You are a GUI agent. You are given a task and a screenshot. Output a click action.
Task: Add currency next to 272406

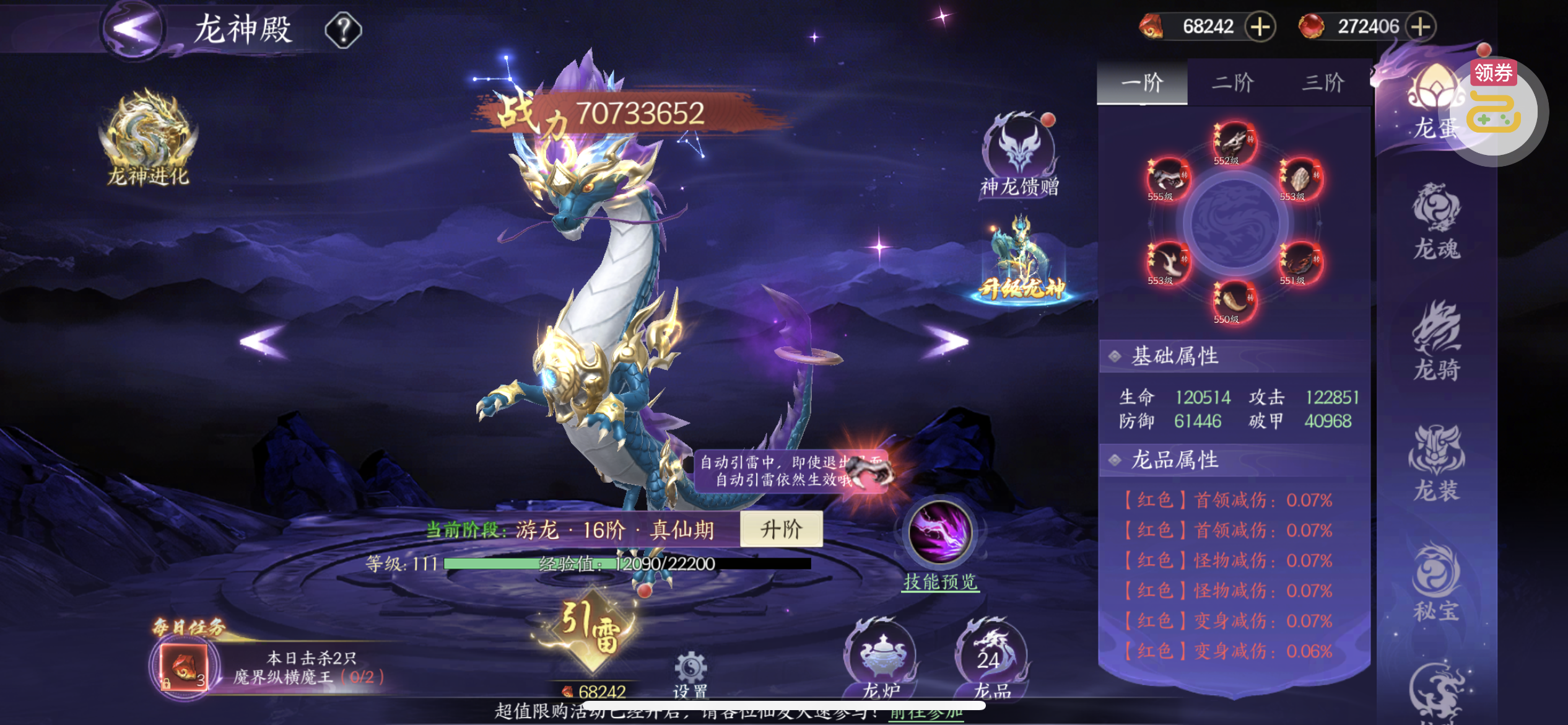(1421, 27)
